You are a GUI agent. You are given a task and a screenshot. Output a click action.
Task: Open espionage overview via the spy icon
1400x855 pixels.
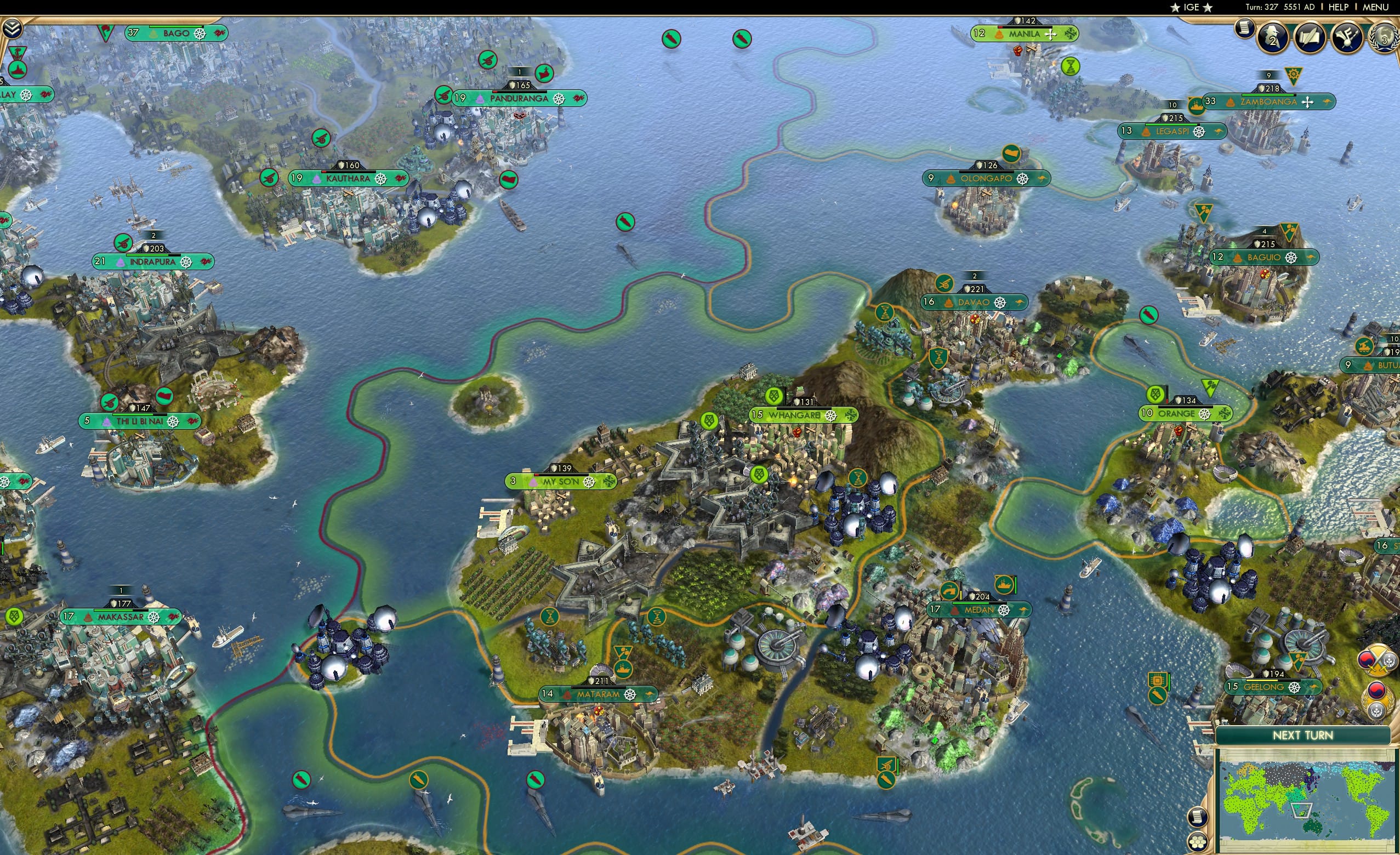[x=1273, y=38]
